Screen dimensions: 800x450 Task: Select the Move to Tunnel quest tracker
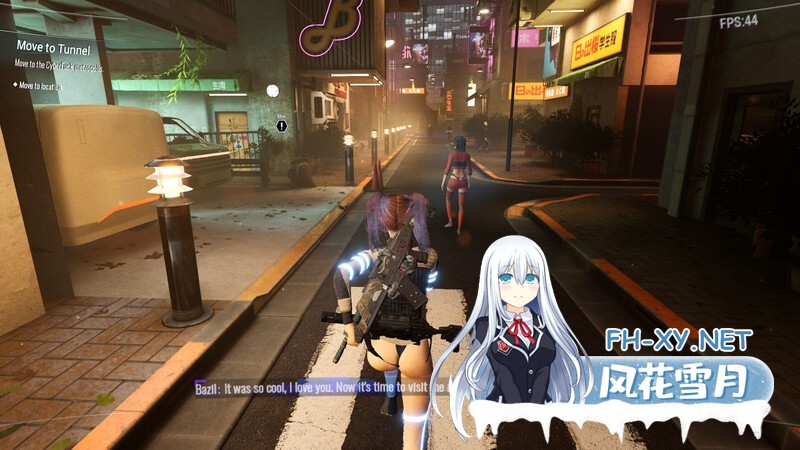[x=54, y=49]
